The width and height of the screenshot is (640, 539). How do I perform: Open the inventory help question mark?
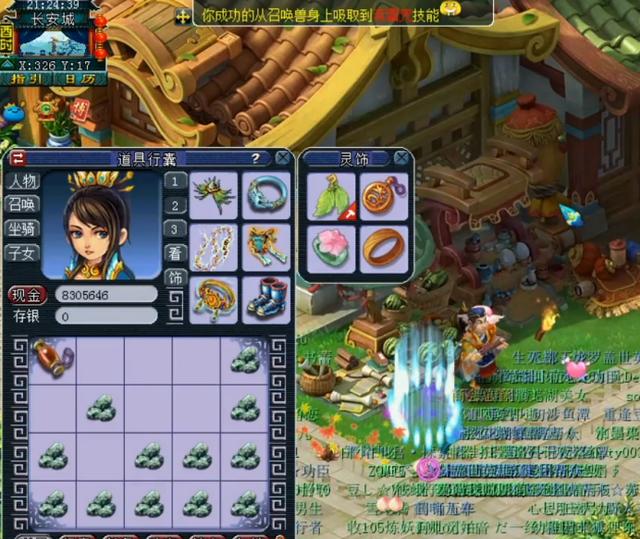[x=256, y=158]
